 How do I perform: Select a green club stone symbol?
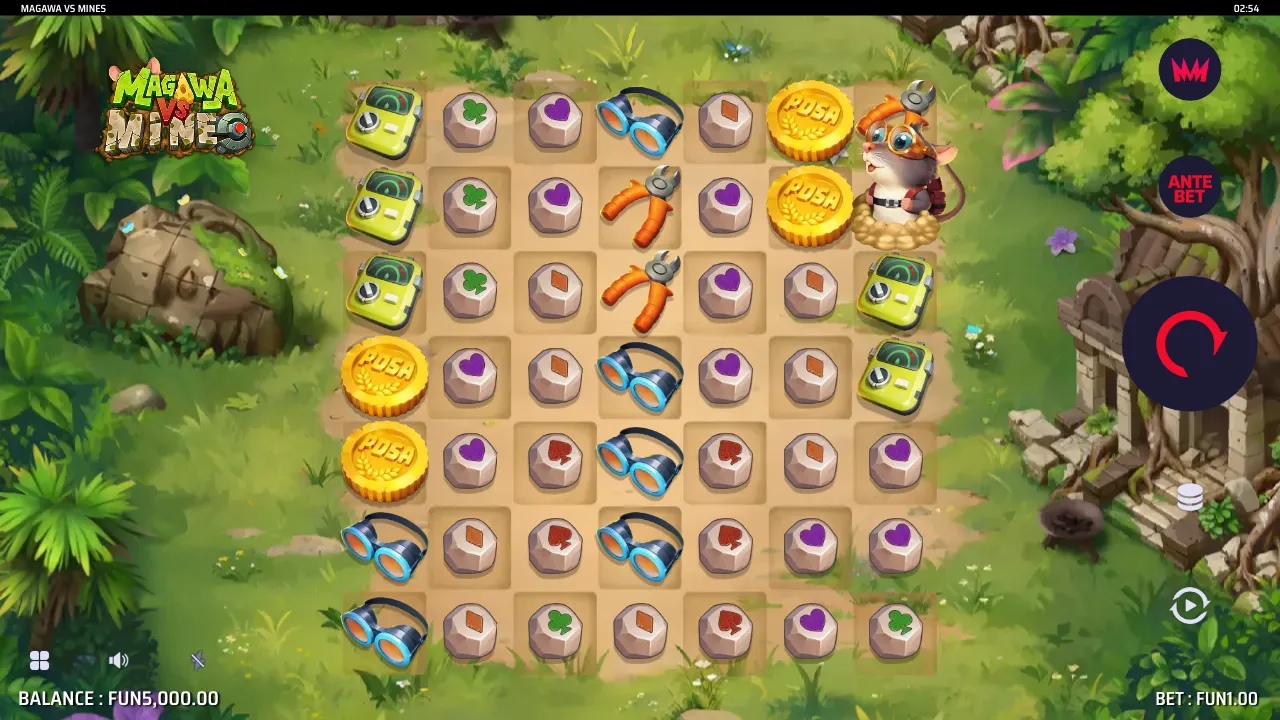click(x=470, y=120)
